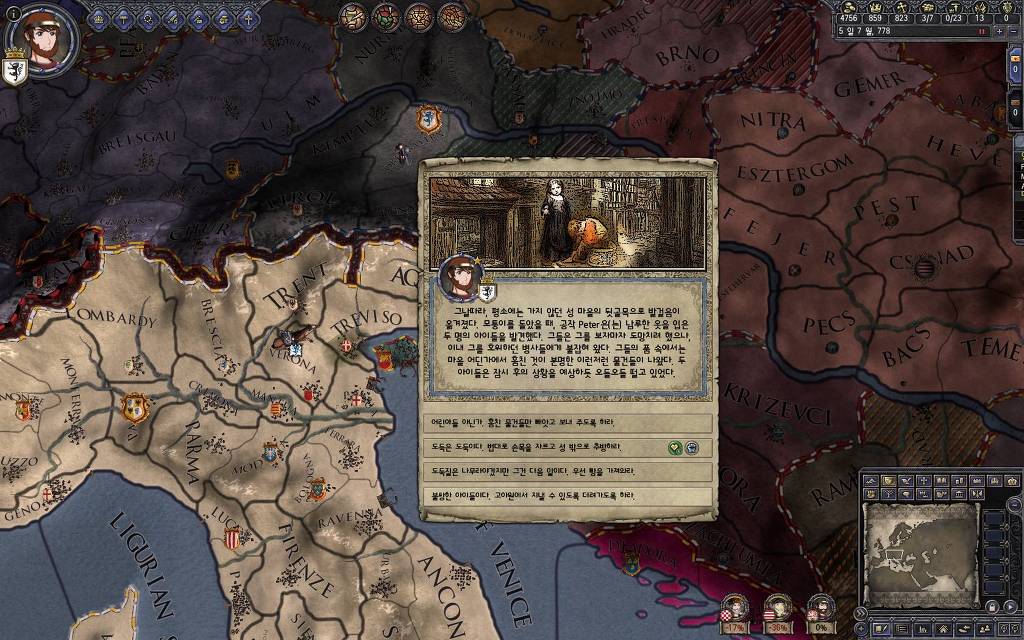Open the war portrait showing -36%
1024x640 pixels.
pyautogui.click(x=778, y=608)
